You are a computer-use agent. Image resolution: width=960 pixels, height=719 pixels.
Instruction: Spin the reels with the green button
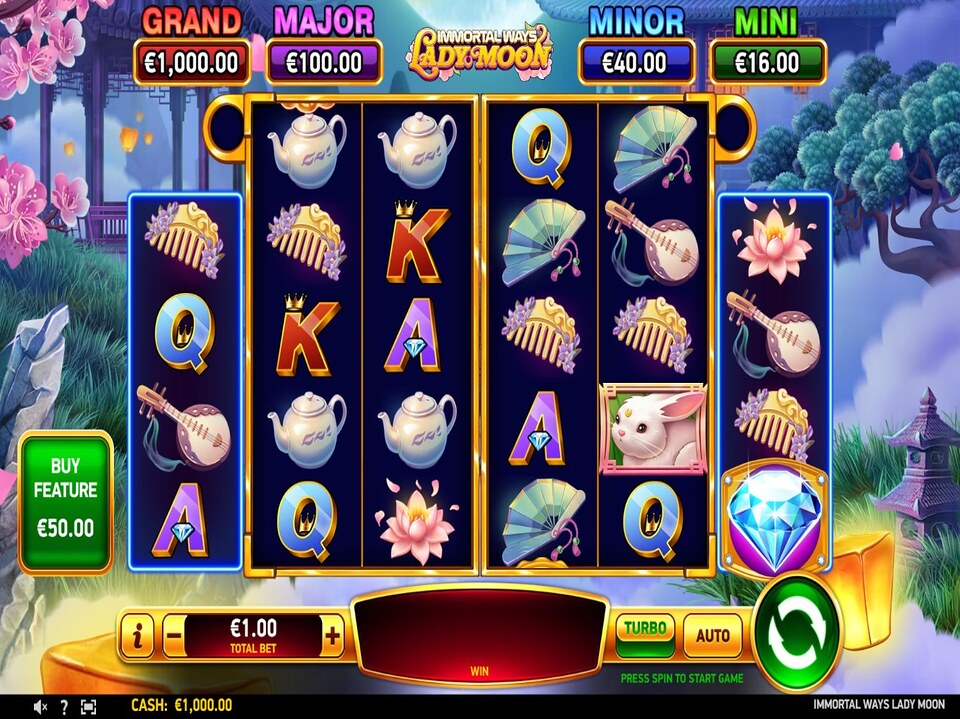coord(796,632)
